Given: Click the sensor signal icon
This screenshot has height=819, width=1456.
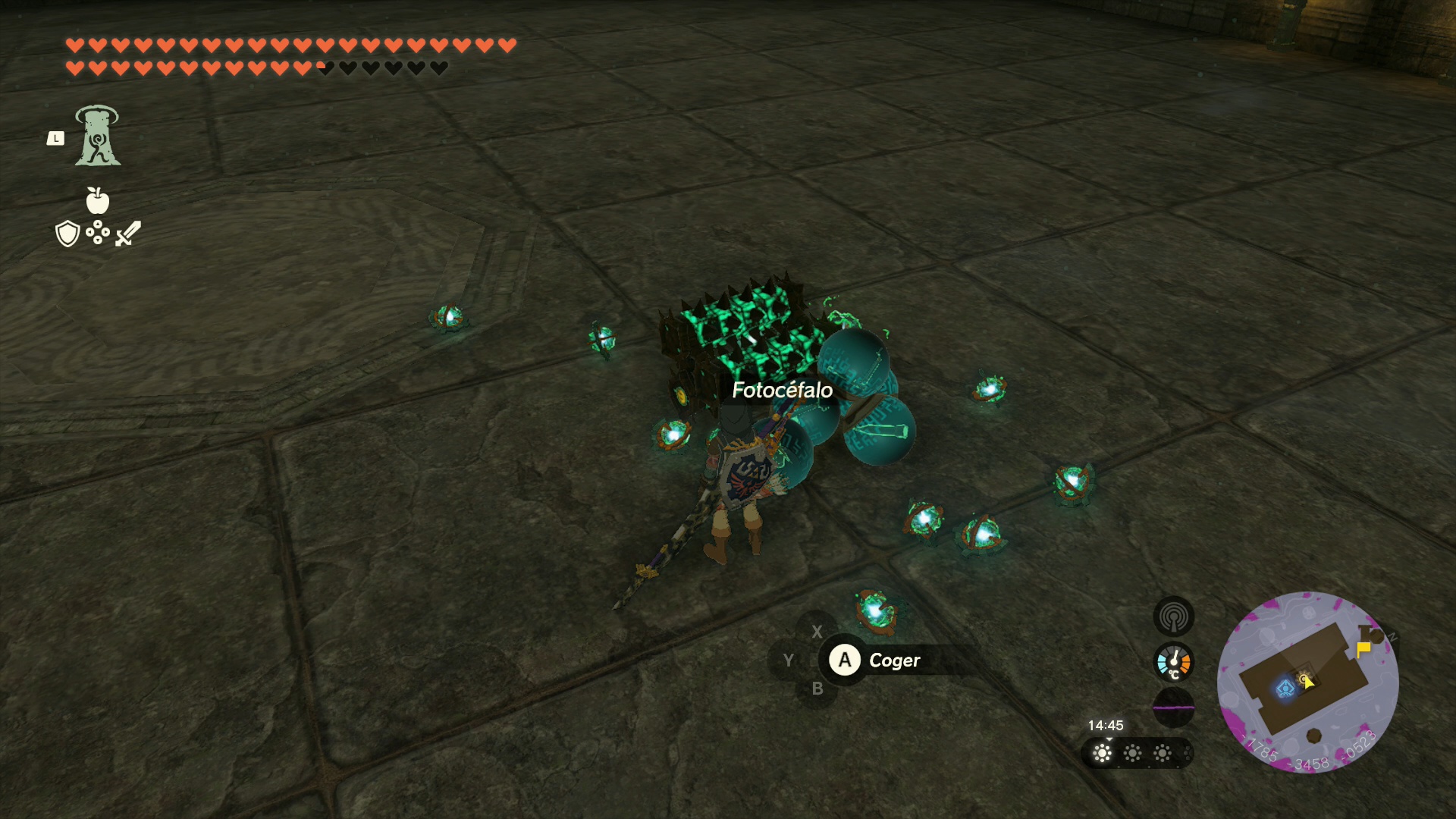Looking at the screenshot, I should click(x=1173, y=617).
